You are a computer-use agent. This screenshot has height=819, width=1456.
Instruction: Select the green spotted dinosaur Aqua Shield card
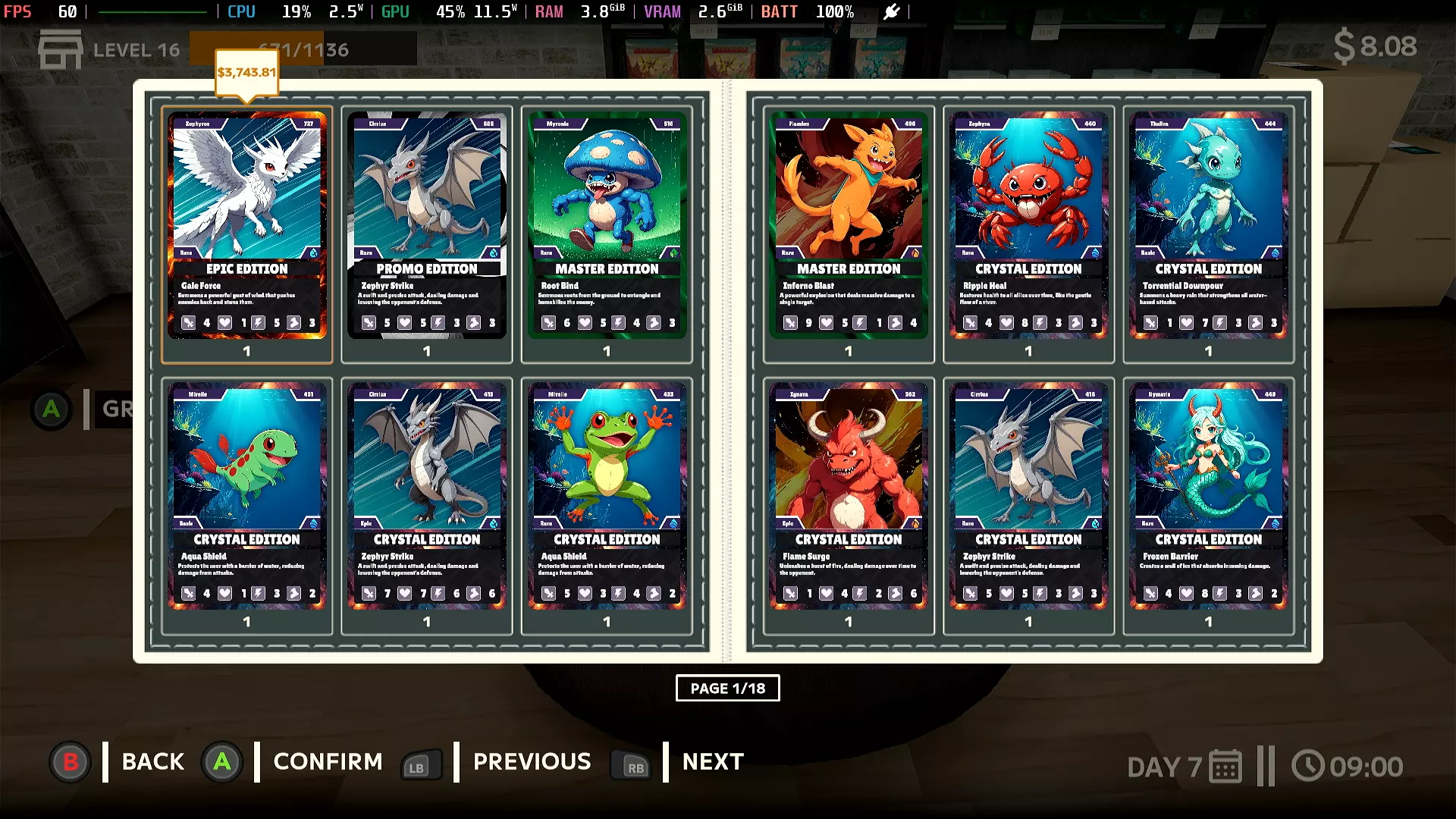[x=246, y=496]
